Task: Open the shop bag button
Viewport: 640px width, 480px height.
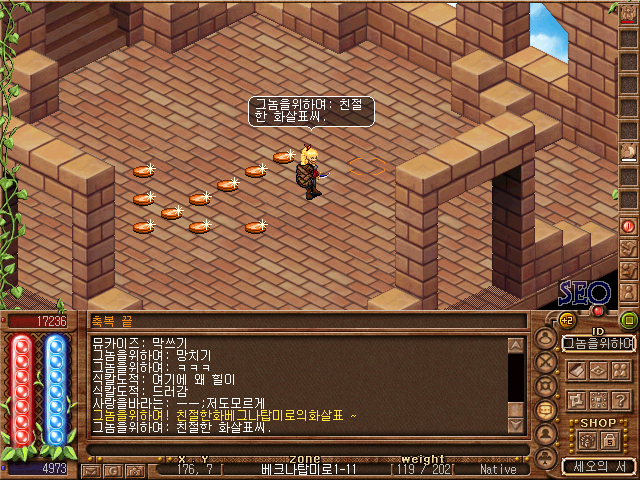Action: [586, 441]
